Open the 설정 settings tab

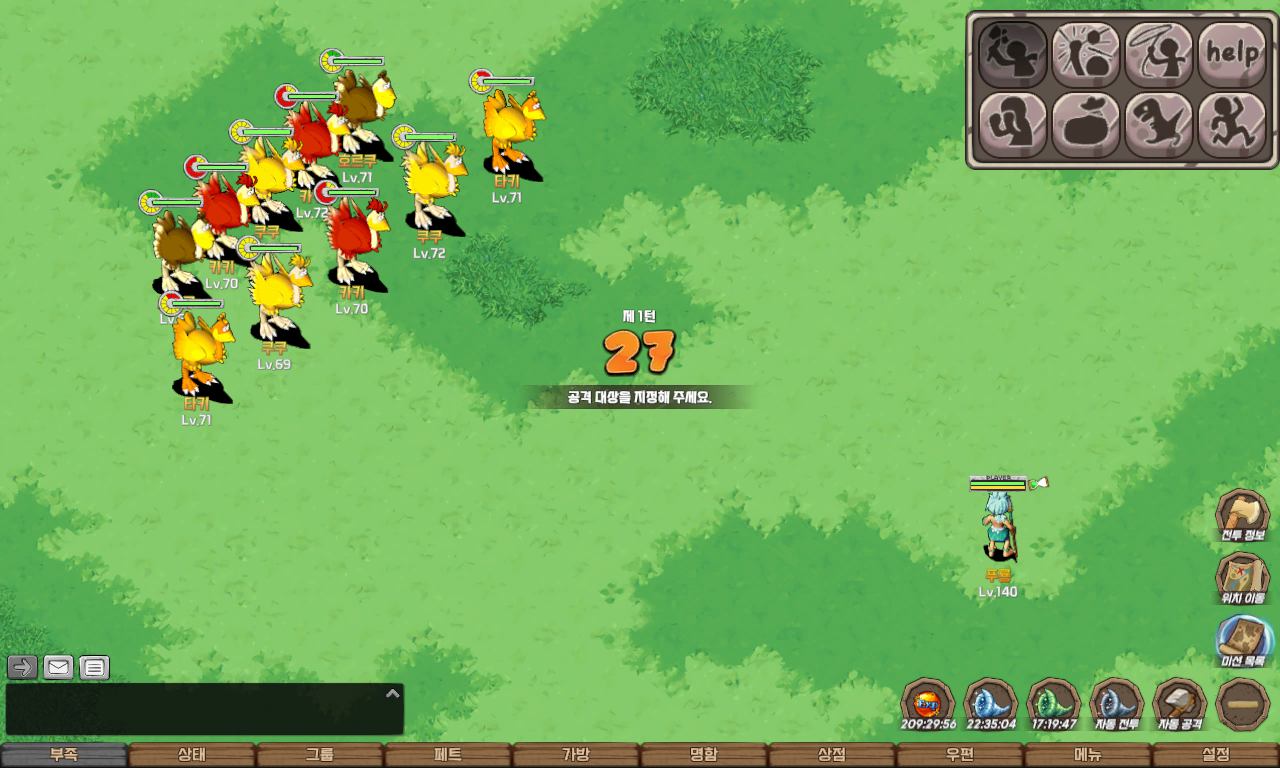1216,755
